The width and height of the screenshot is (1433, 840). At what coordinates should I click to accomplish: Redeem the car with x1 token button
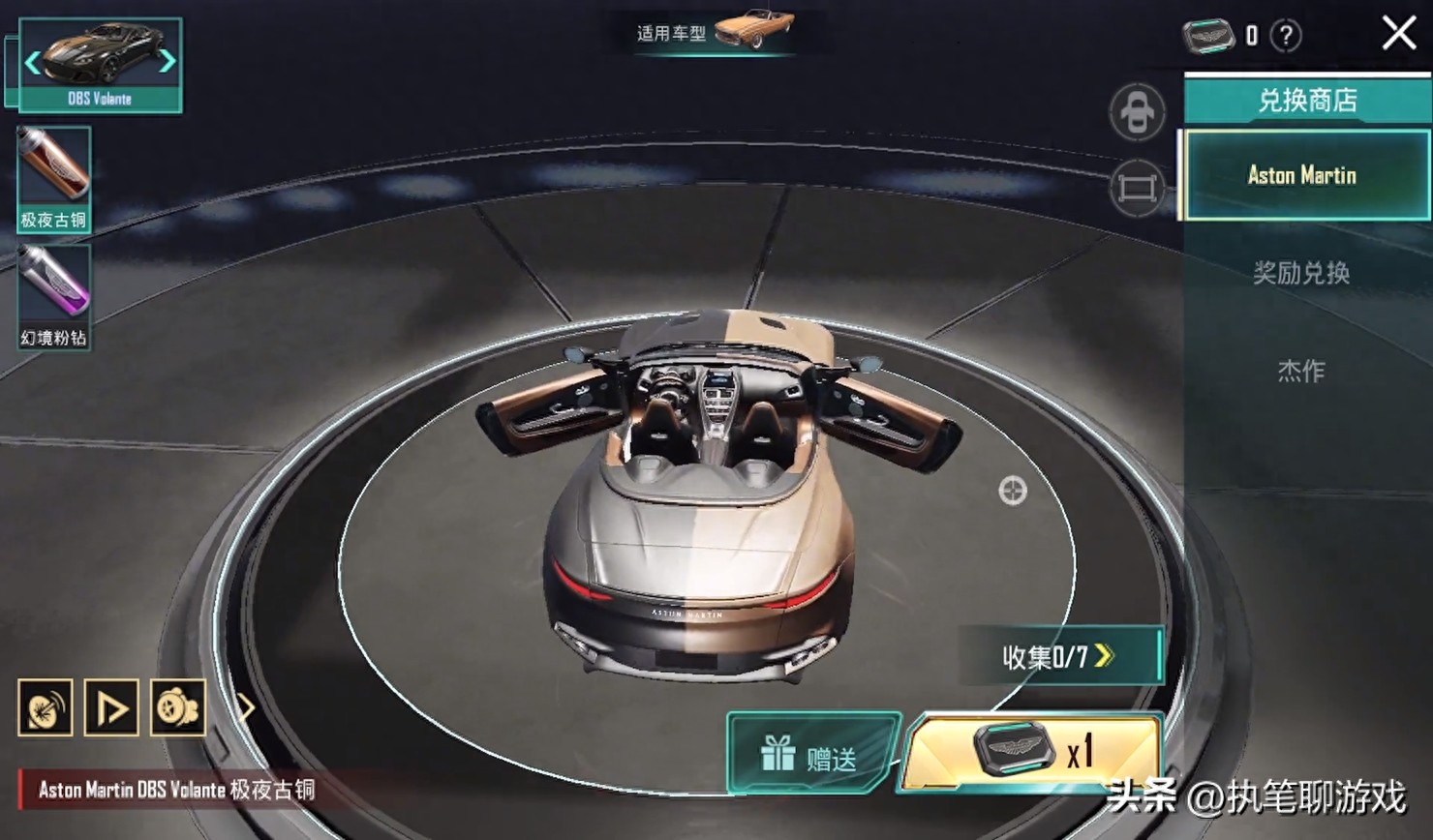click(1032, 752)
